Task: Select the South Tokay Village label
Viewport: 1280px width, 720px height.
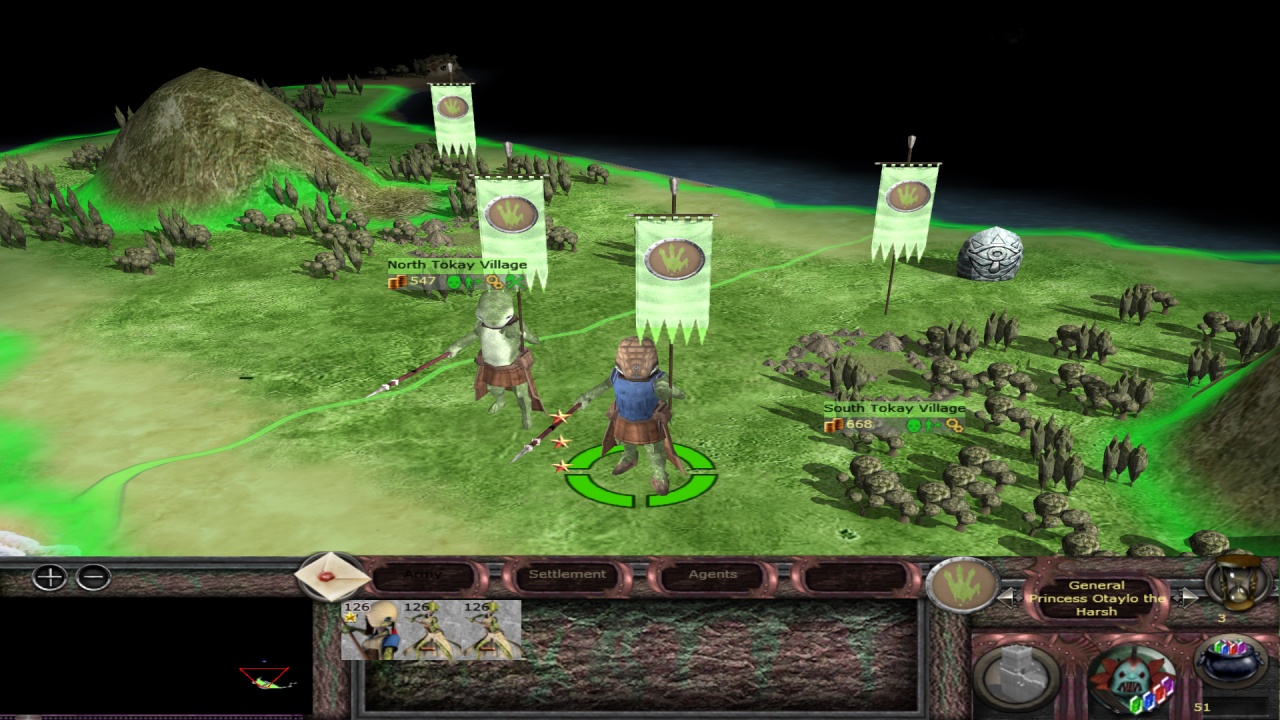Action: tap(894, 408)
